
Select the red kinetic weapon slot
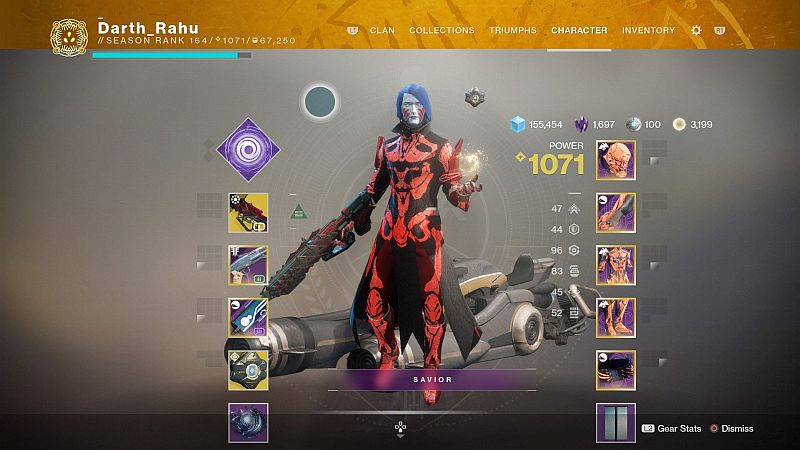[248, 212]
